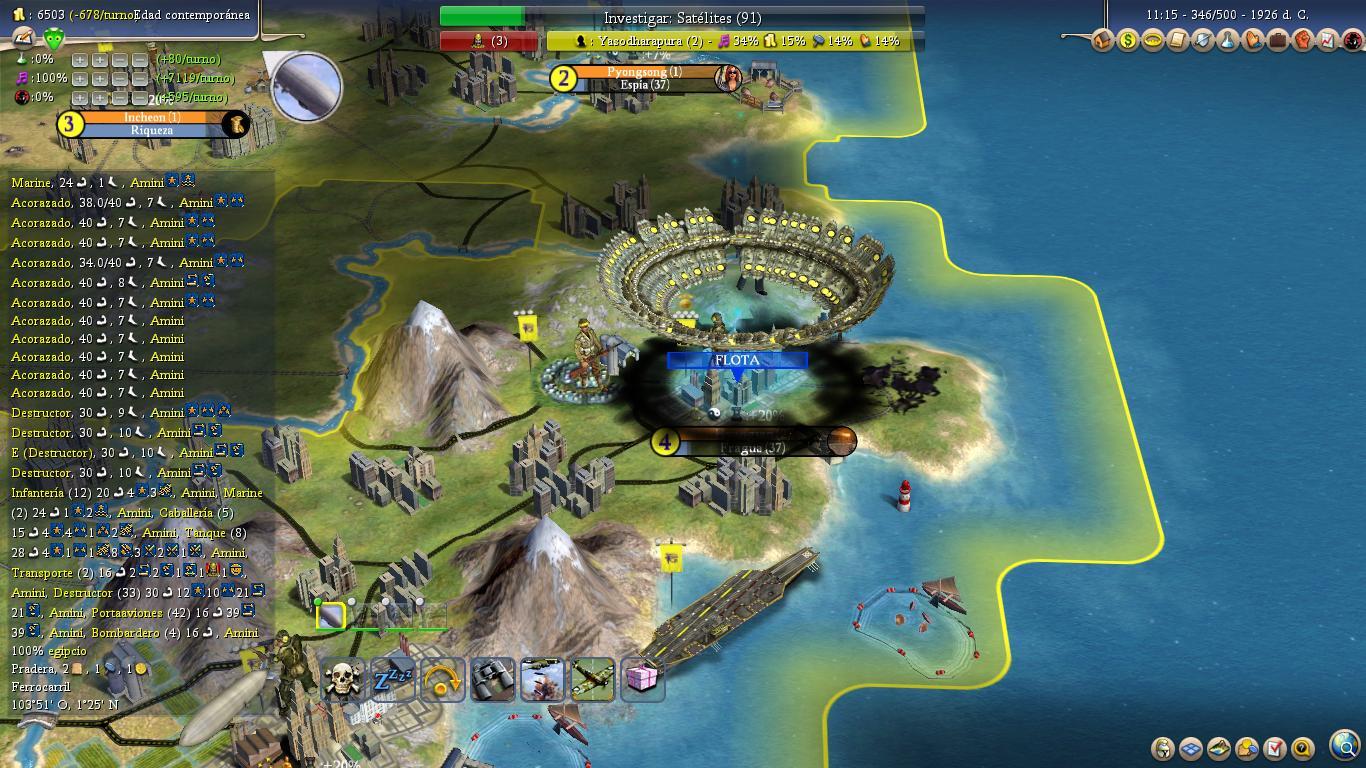Image resolution: width=1366 pixels, height=768 pixels.
Task: Open the corporations briefcase icon
Action: point(1277,41)
